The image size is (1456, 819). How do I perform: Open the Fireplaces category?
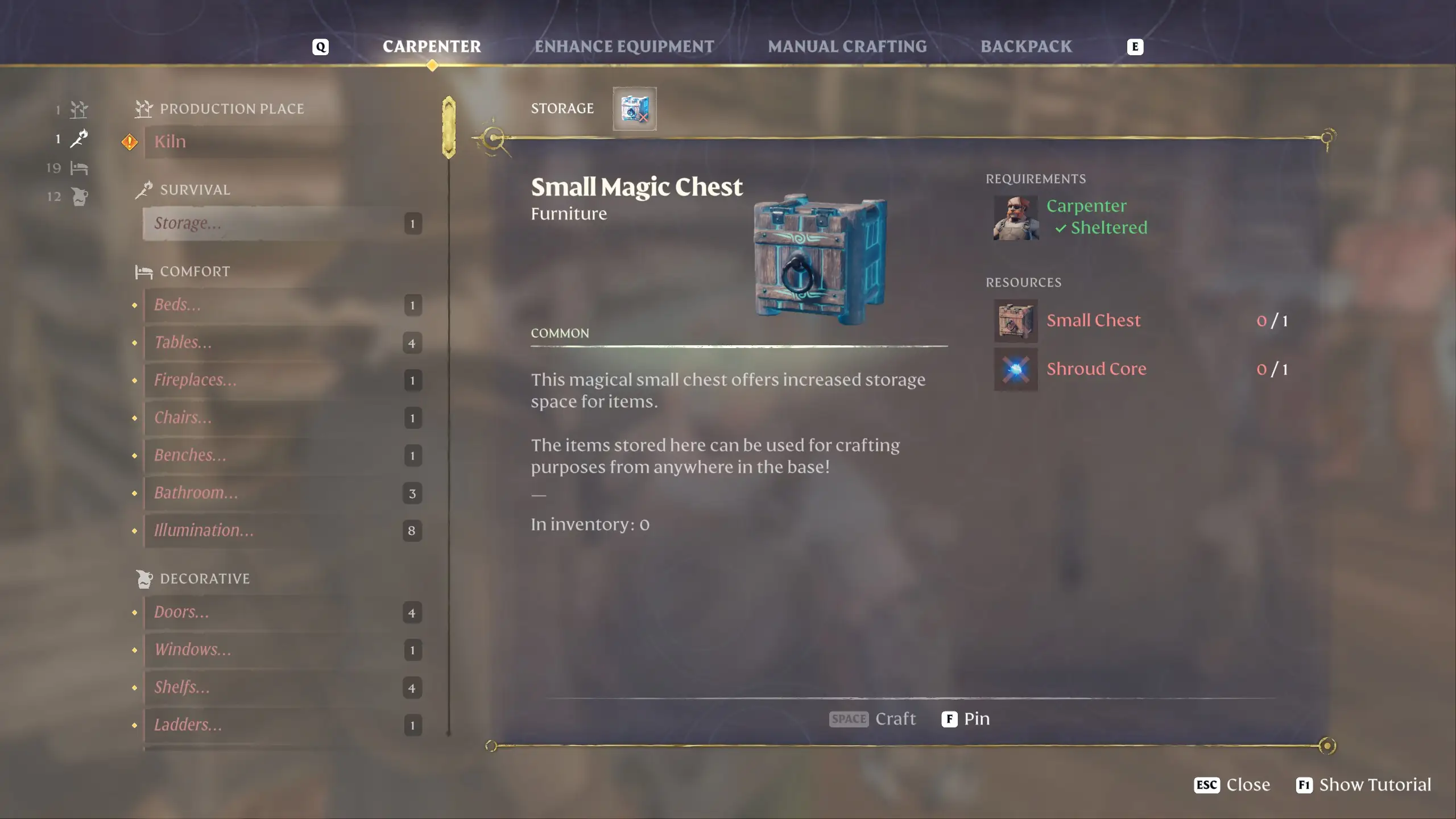[282, 380]
